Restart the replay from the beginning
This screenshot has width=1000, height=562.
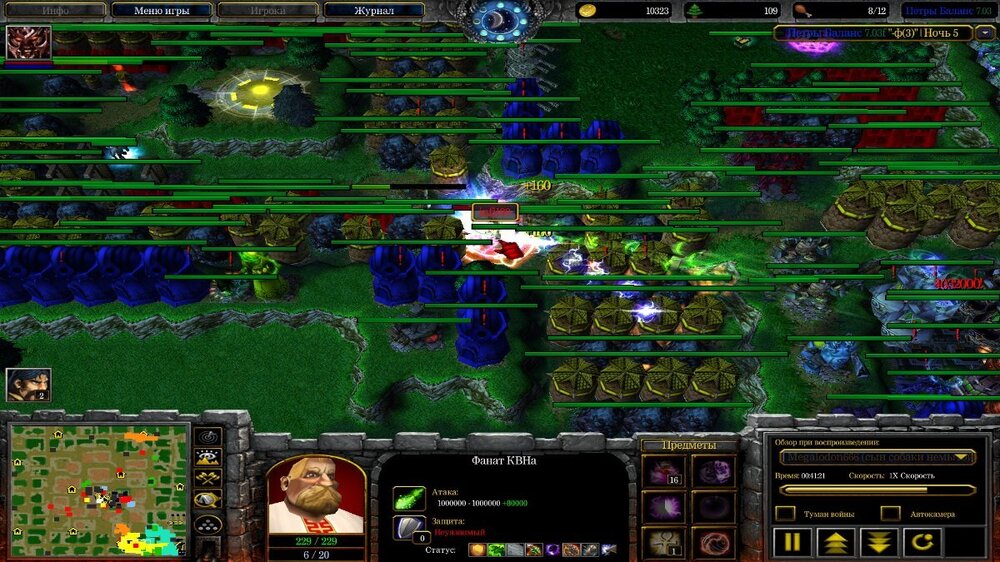point(922,543)
